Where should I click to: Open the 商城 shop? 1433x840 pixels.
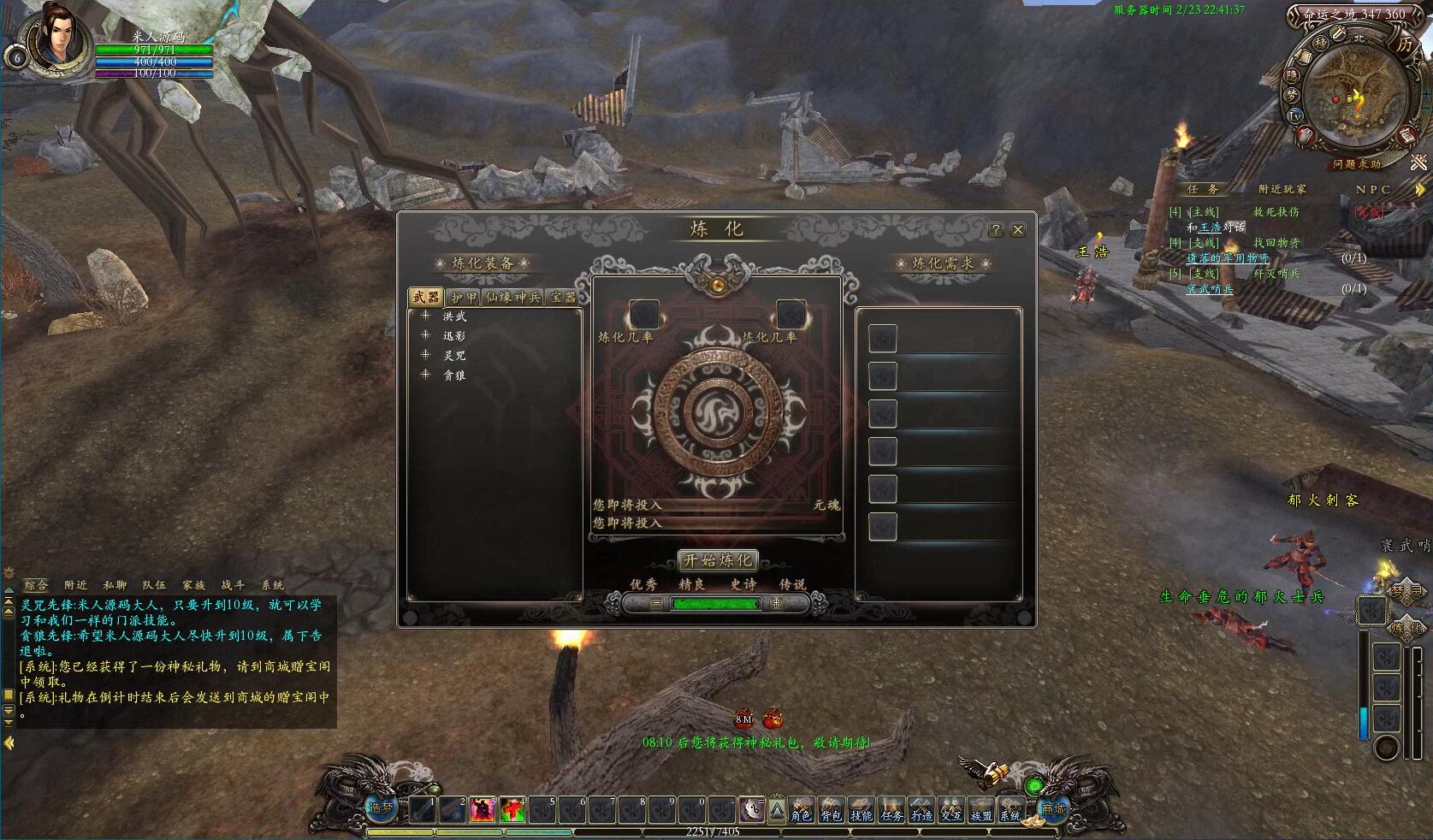1053,808
